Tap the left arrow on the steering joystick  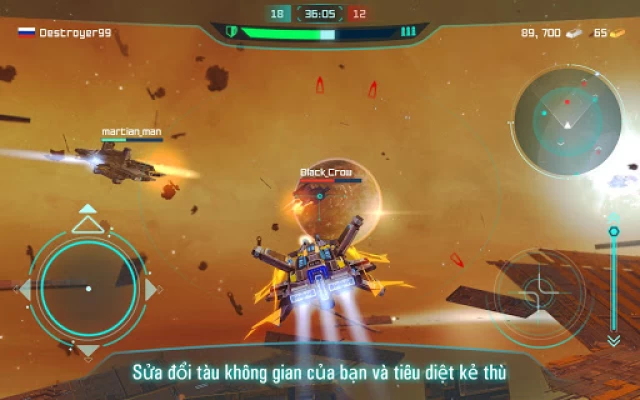point(26,289)
